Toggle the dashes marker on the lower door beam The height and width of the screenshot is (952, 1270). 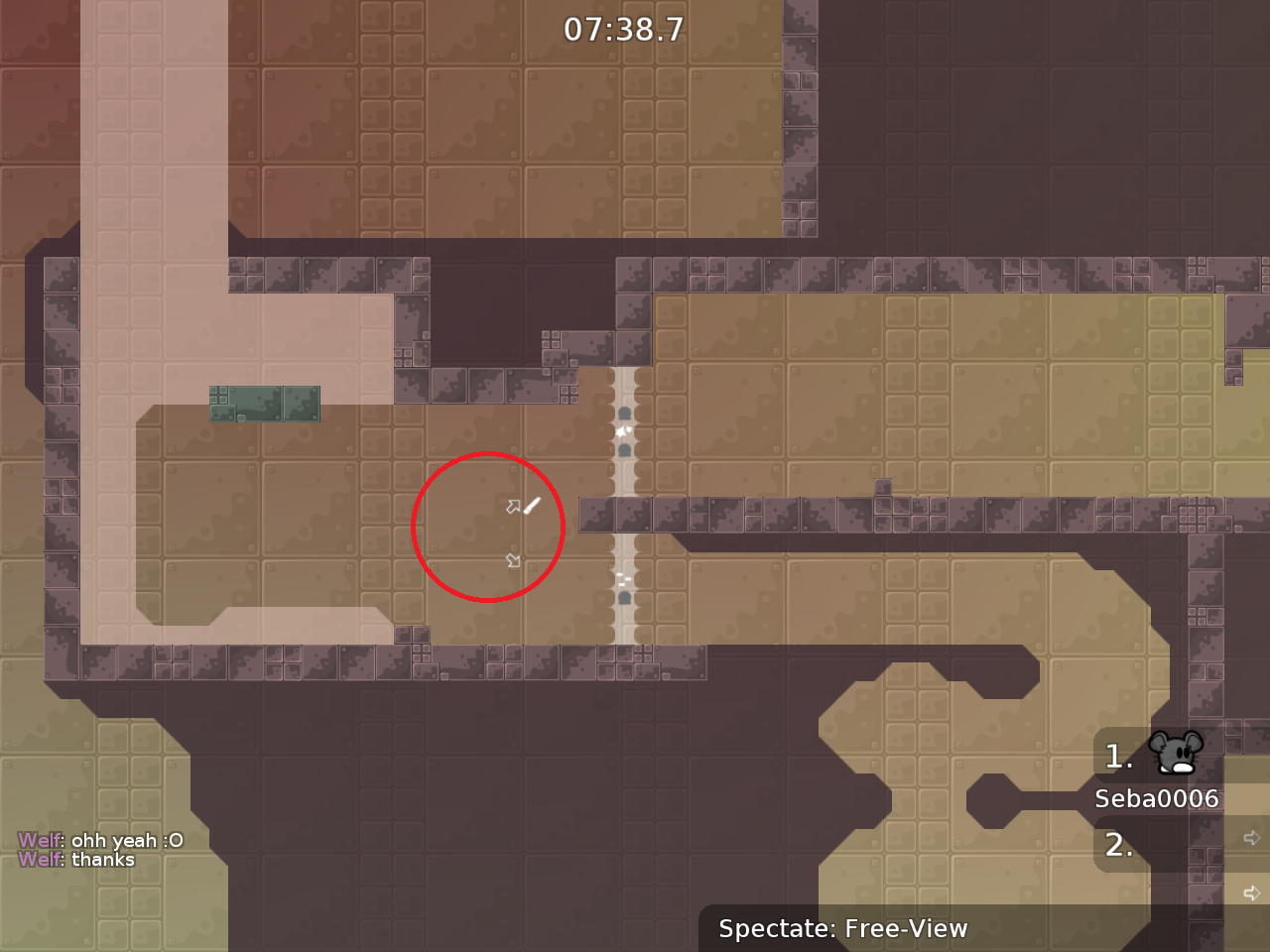pos(622,578)
